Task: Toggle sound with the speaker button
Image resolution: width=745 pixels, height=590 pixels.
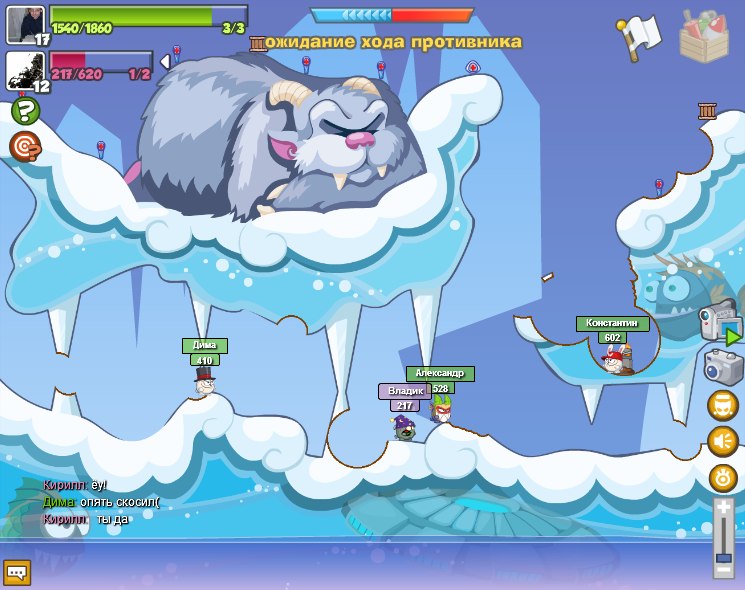Action: click(x=722, y=441)
